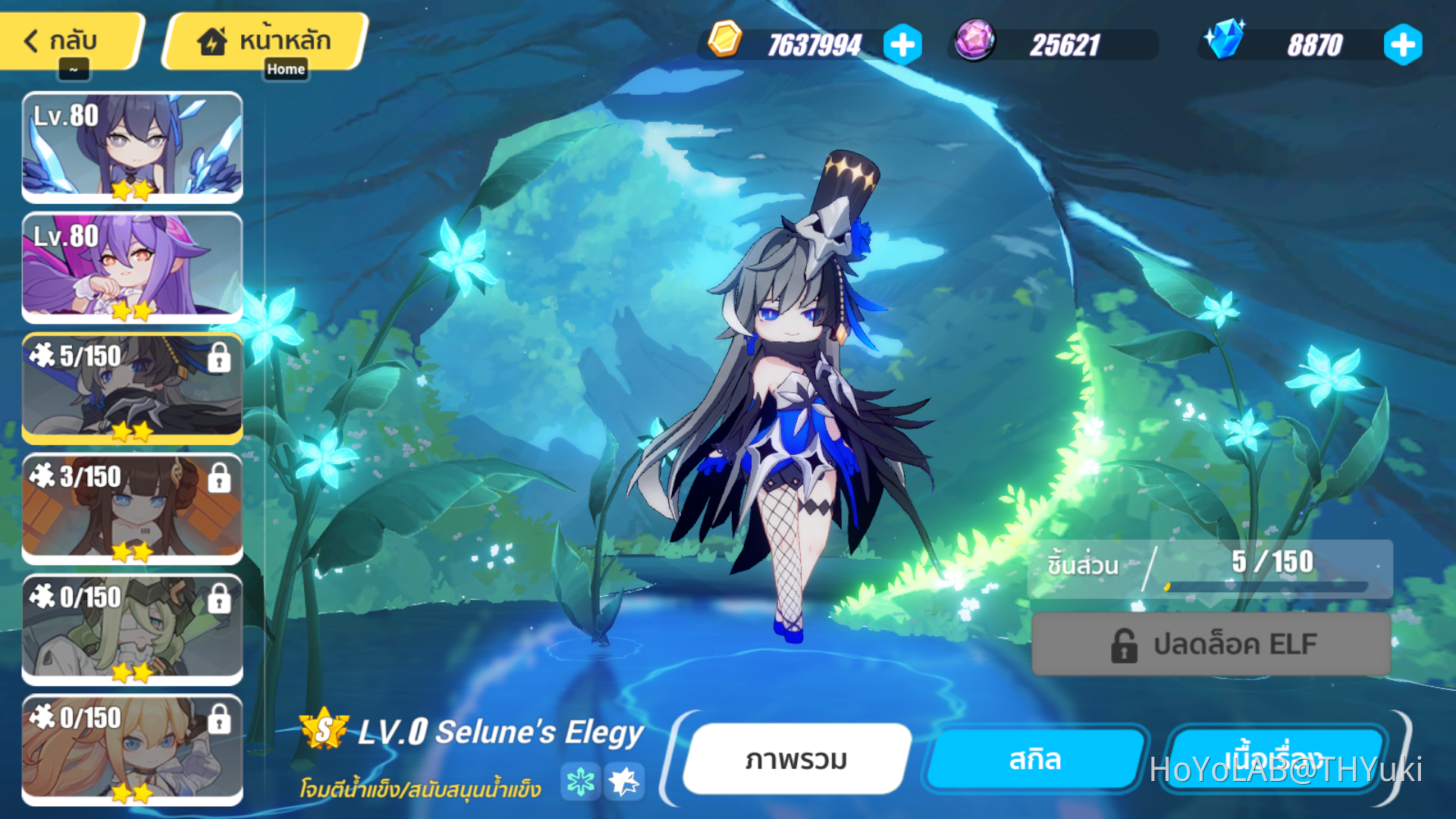Viewport: 1456px width, 819px height.
Task: Click the back arrow icon on กลับ button
Action: tap(30, 40)
